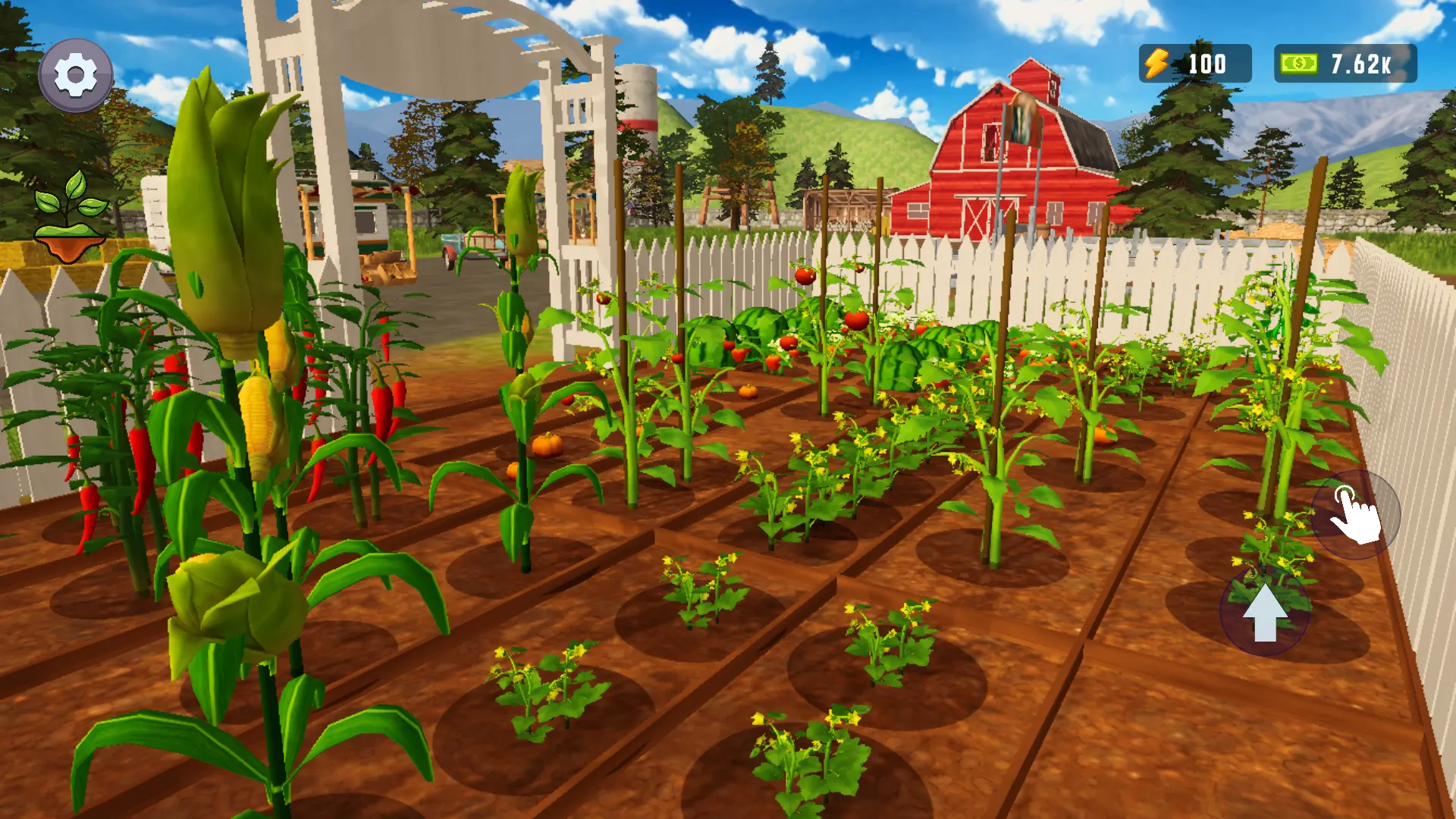Click the energy counter showing 100

(1209, 63)
